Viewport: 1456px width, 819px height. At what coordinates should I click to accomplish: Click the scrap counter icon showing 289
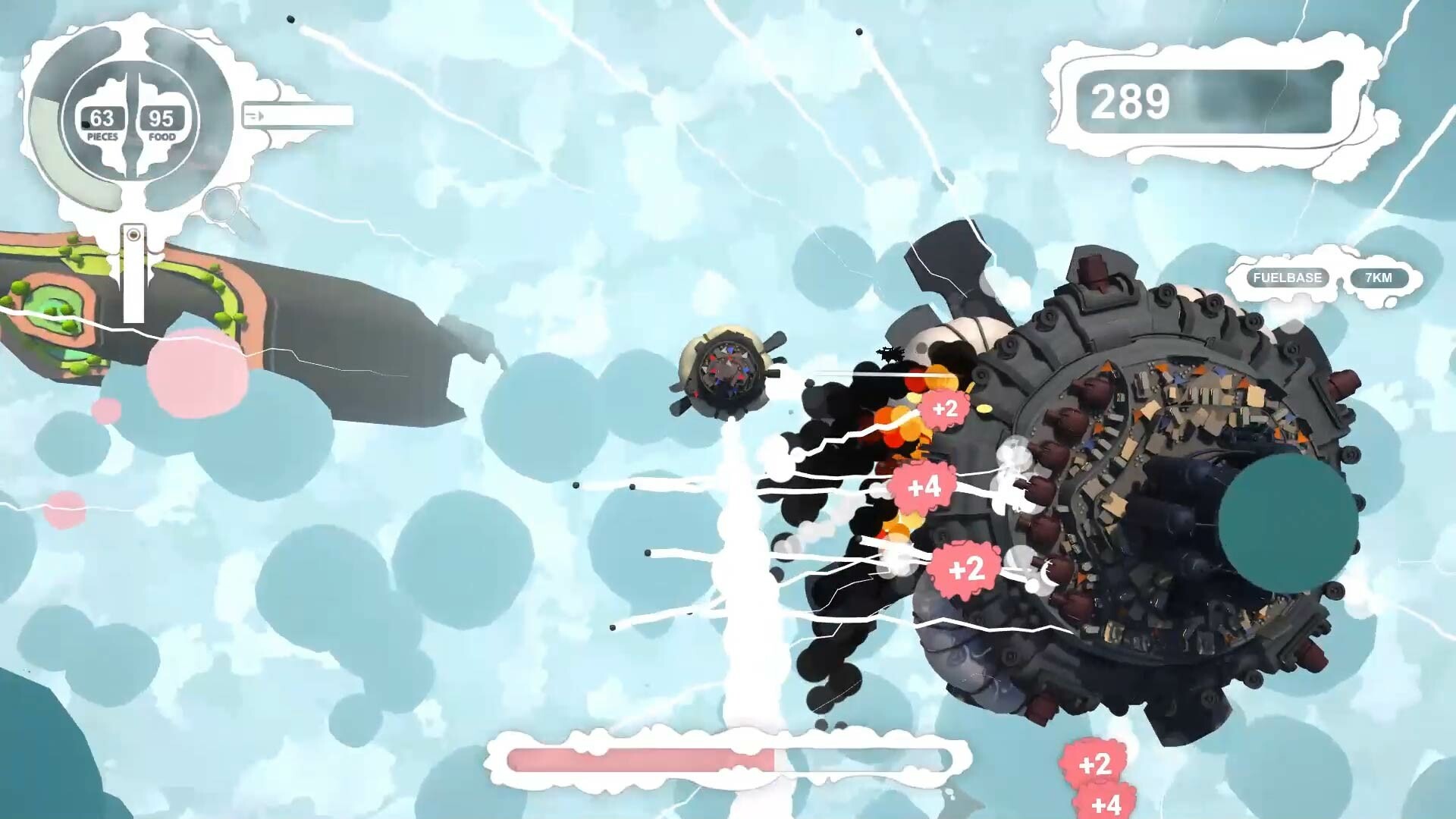(x=1130, y=101)
